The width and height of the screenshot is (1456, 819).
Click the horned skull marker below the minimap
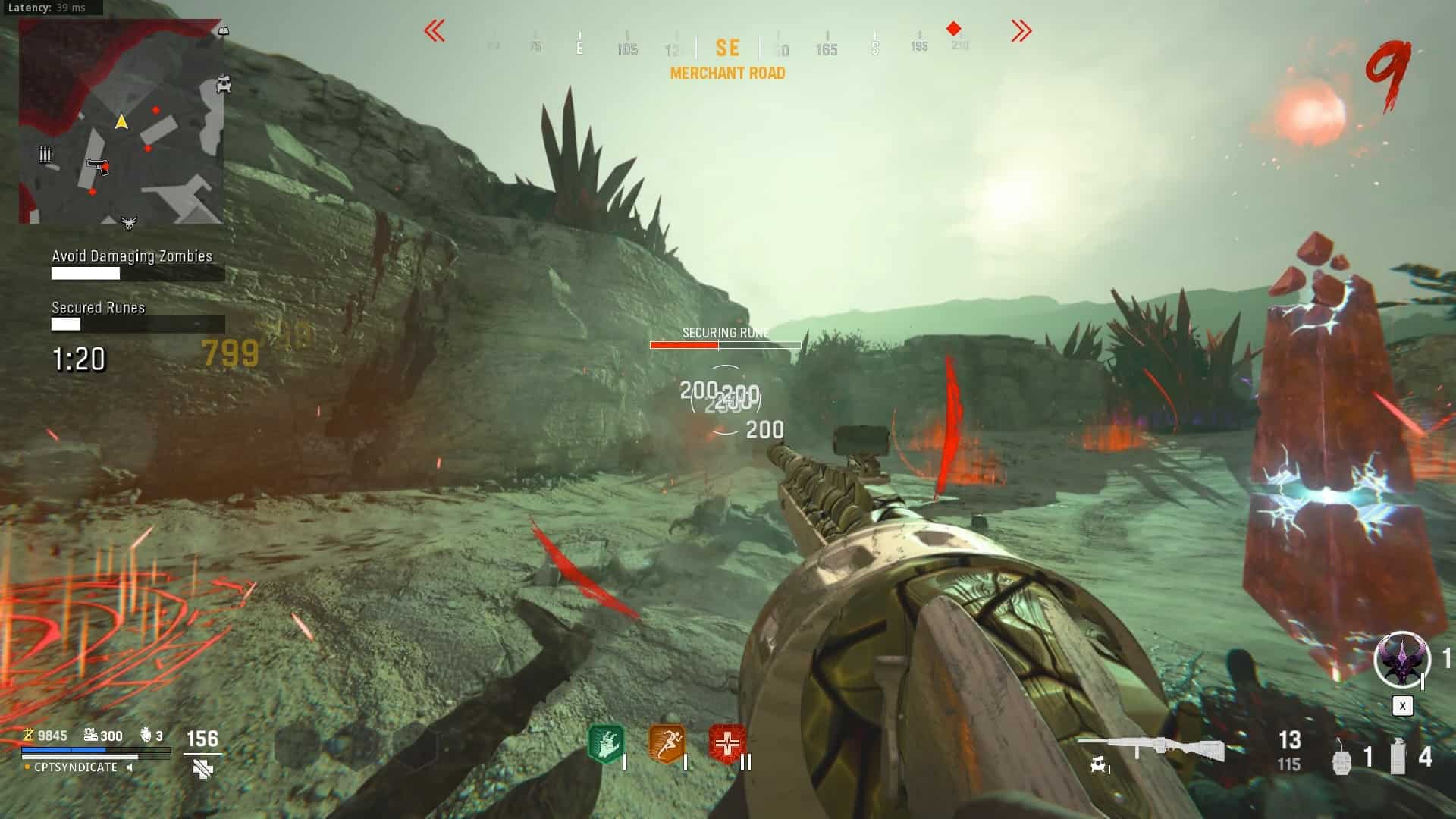[x=129, y=222]
